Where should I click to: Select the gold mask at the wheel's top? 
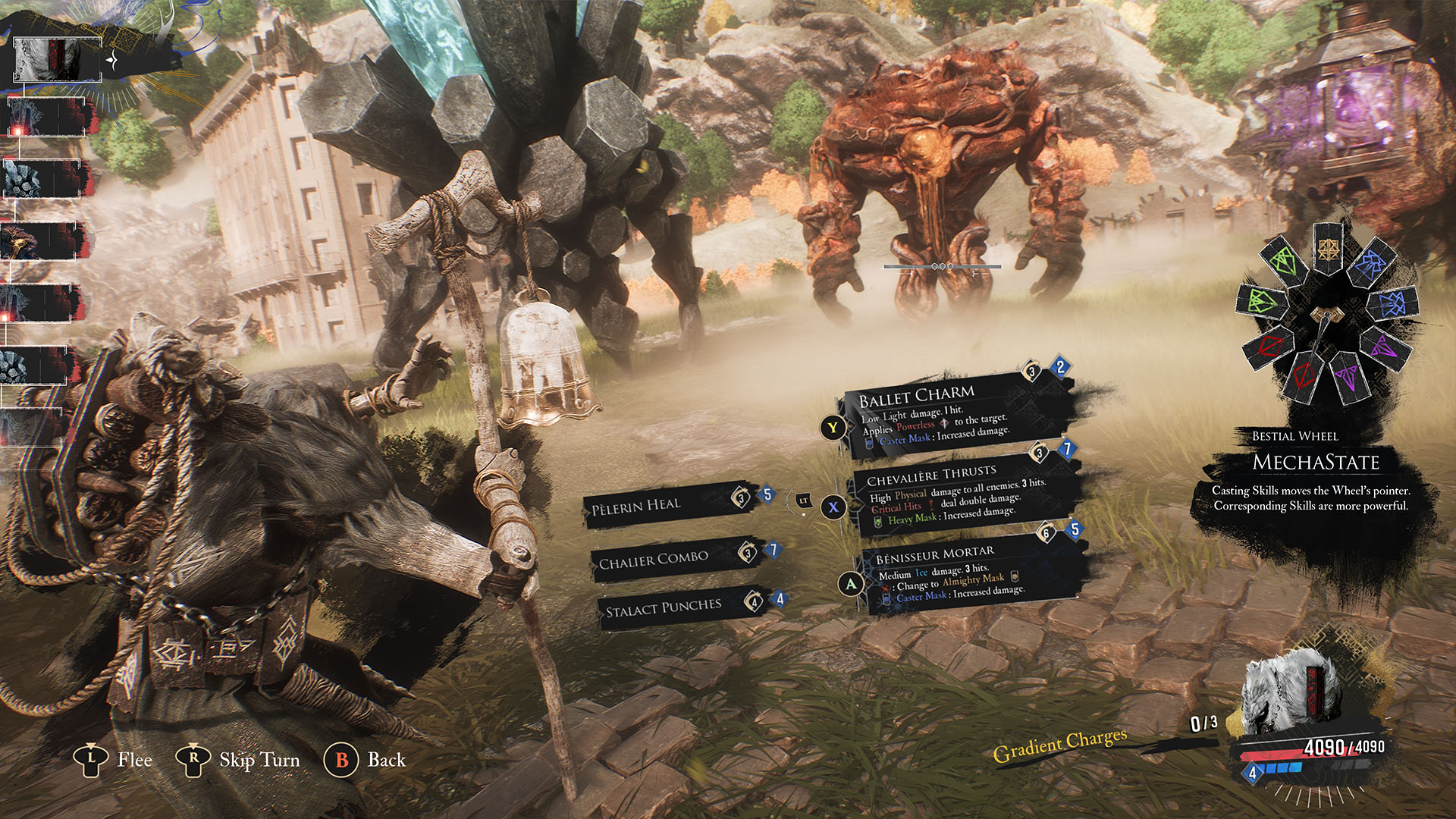click(x=1328, y=250)
